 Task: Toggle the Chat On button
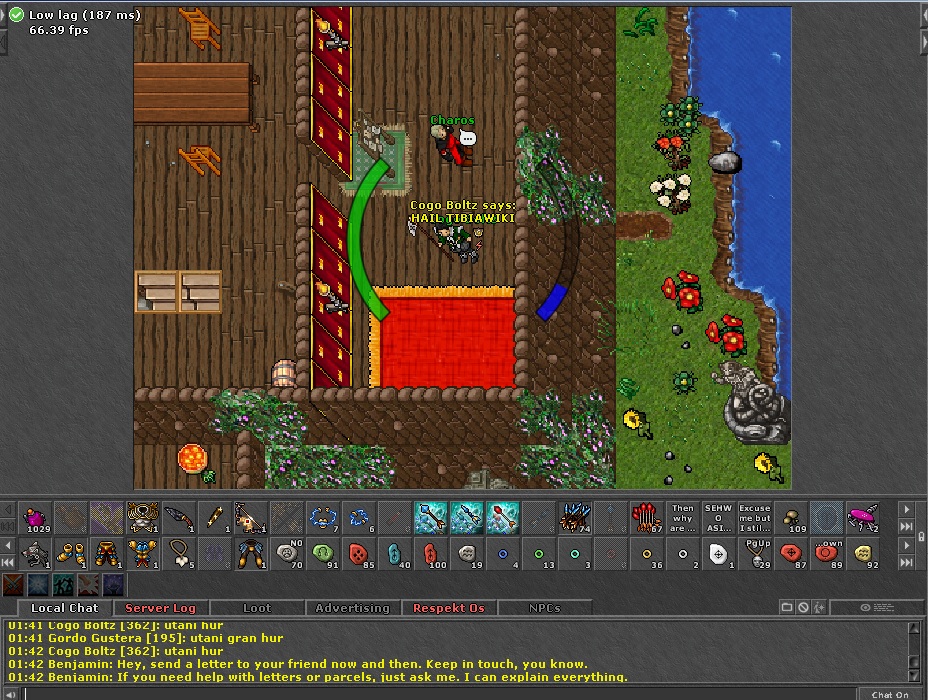pyautogui.click(x=889, y=694)
